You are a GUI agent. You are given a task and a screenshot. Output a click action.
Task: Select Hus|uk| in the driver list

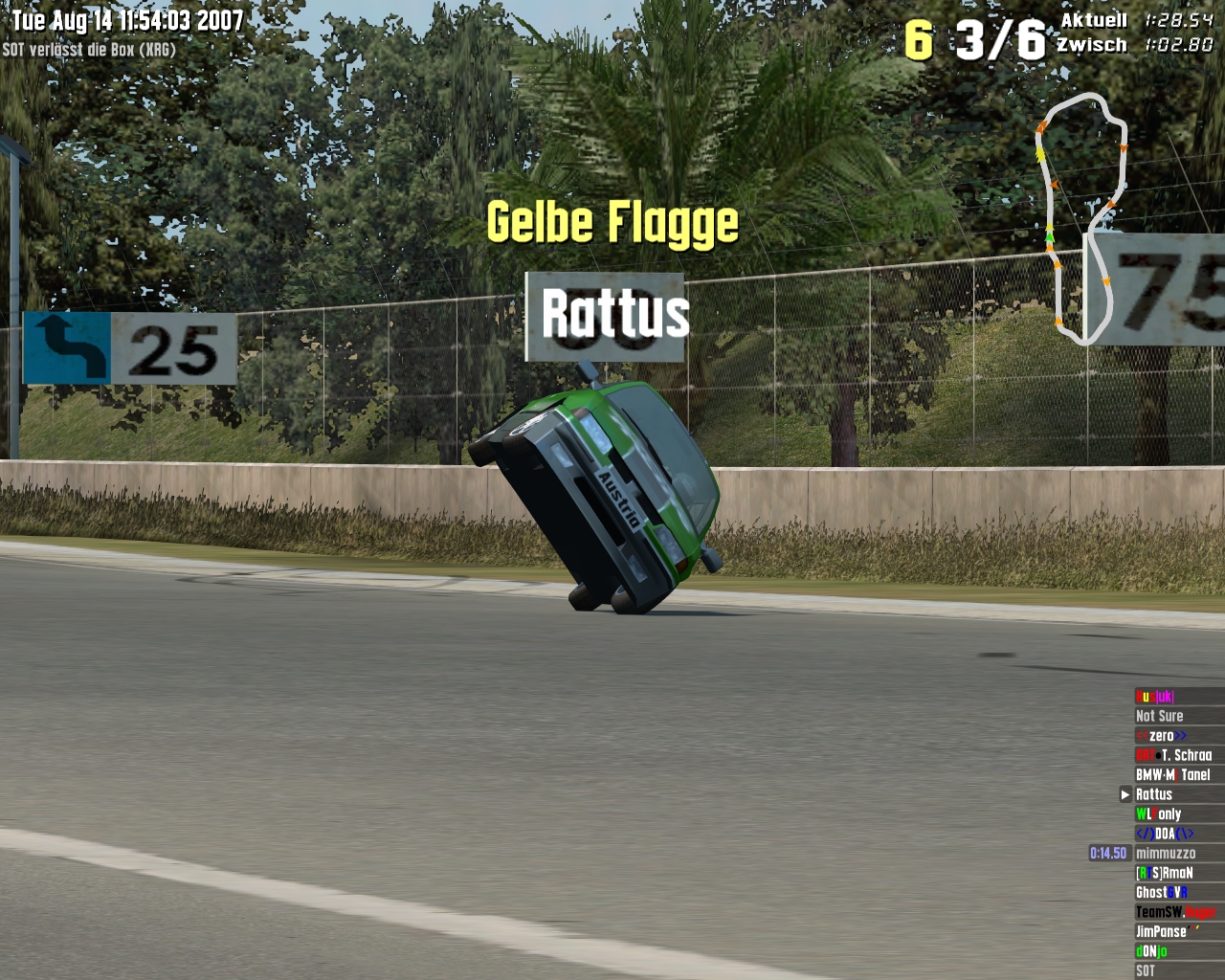(1155, 697)
